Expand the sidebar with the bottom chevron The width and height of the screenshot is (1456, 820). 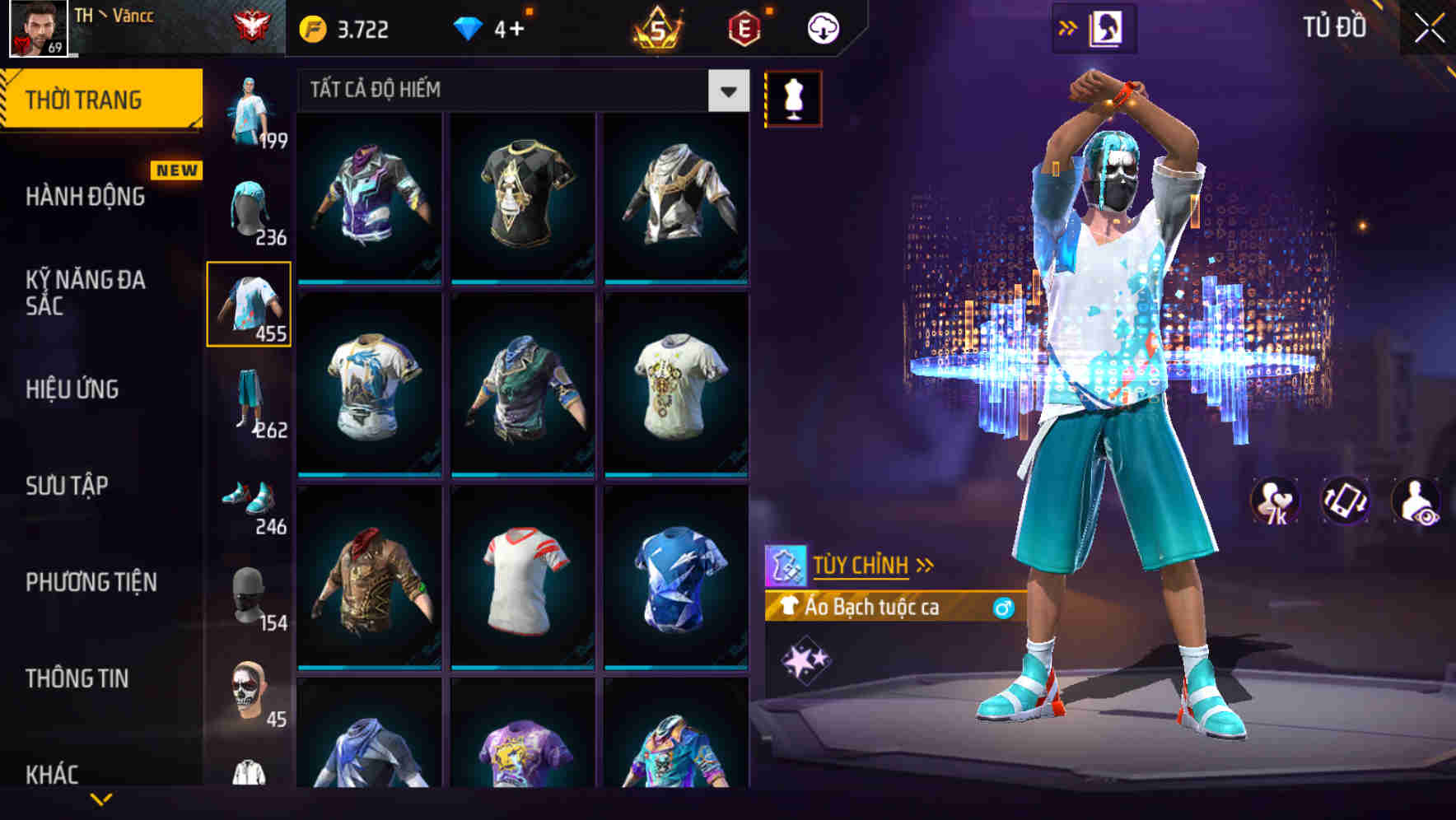coord(103,797)
